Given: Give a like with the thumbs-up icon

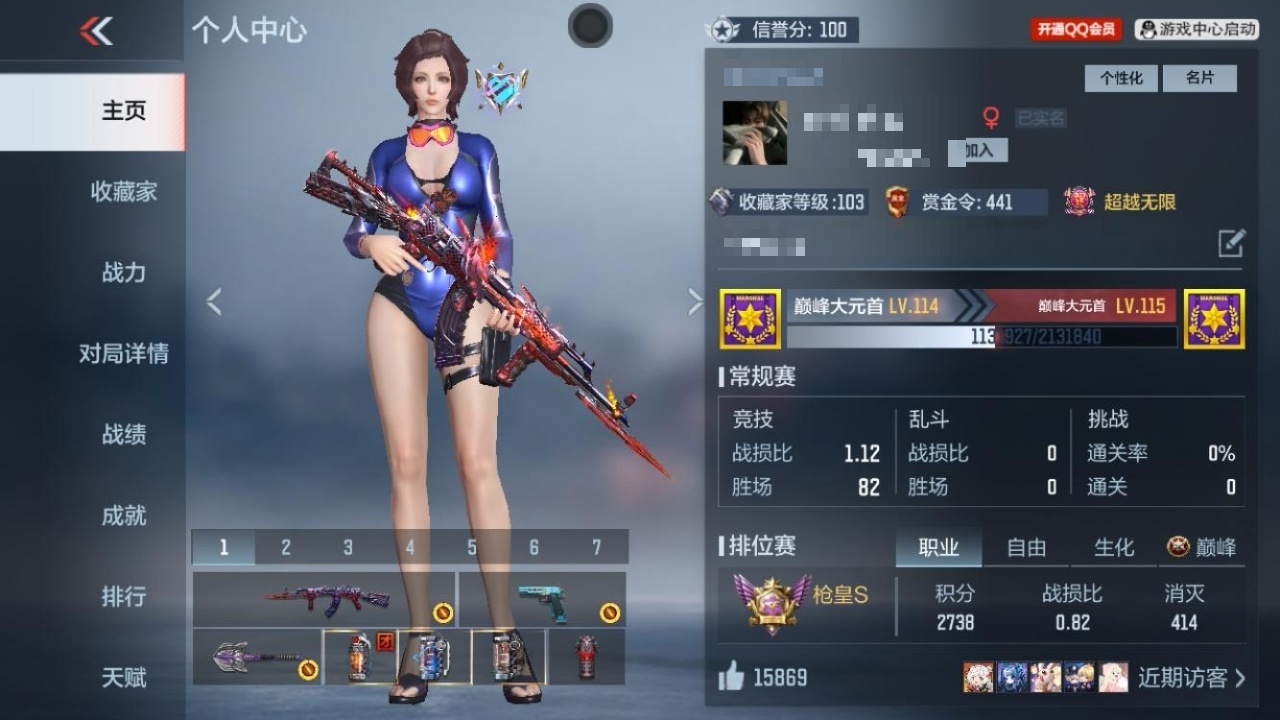Looking at the screenshot, I should pos(731,678).
